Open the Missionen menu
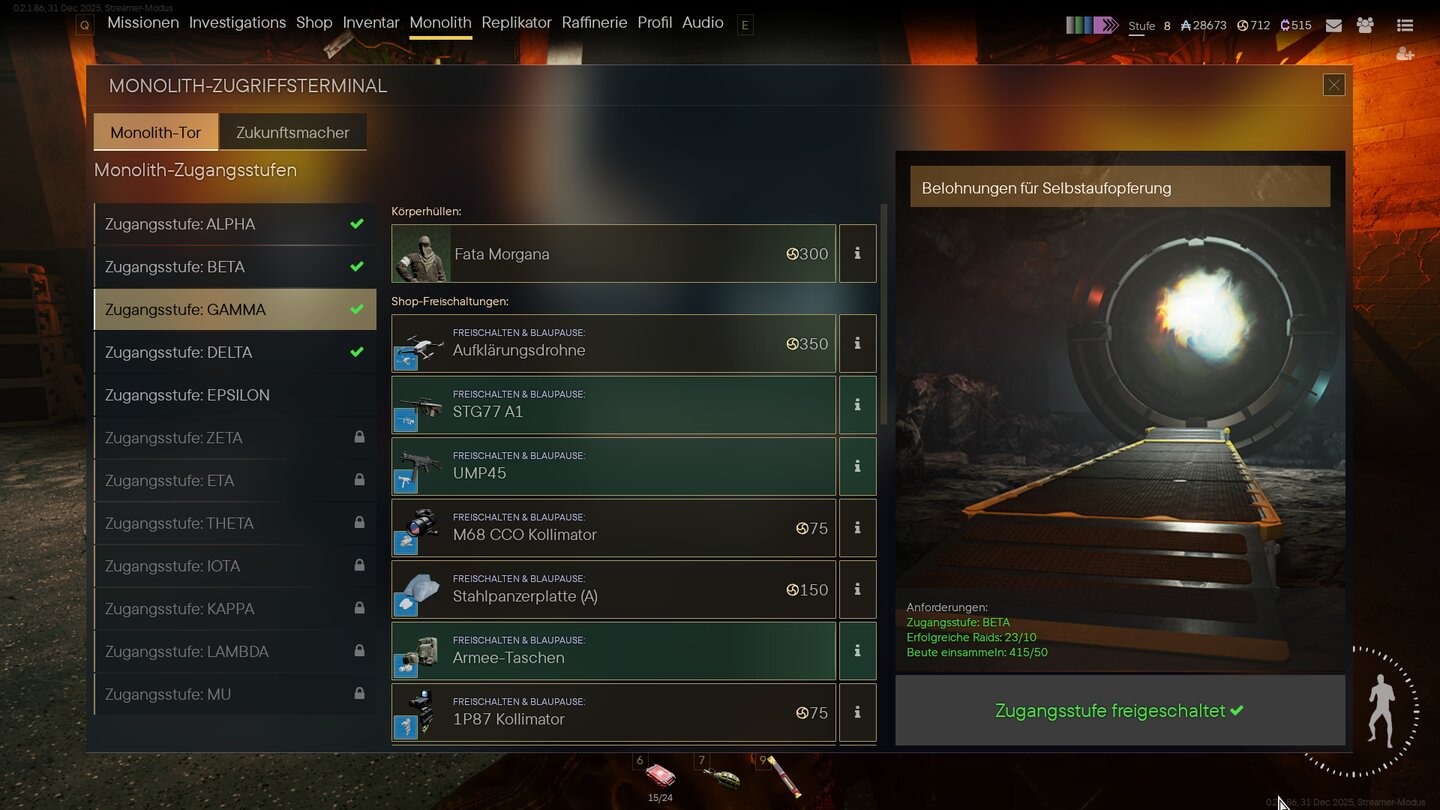This screenshot has width=1440, height=810. click(x=143, y=23)
